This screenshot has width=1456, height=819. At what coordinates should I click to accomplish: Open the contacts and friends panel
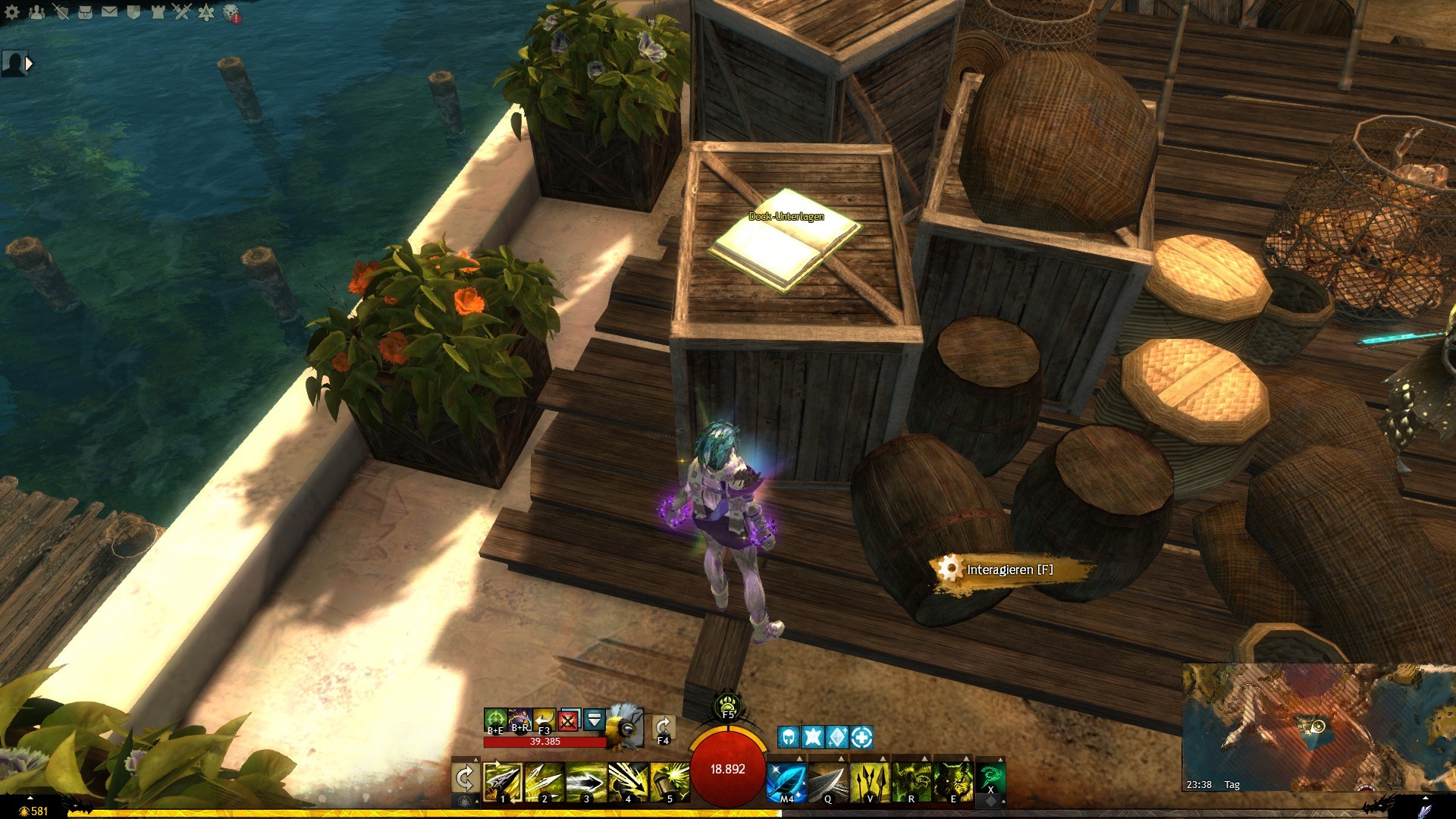coord(36,12)
